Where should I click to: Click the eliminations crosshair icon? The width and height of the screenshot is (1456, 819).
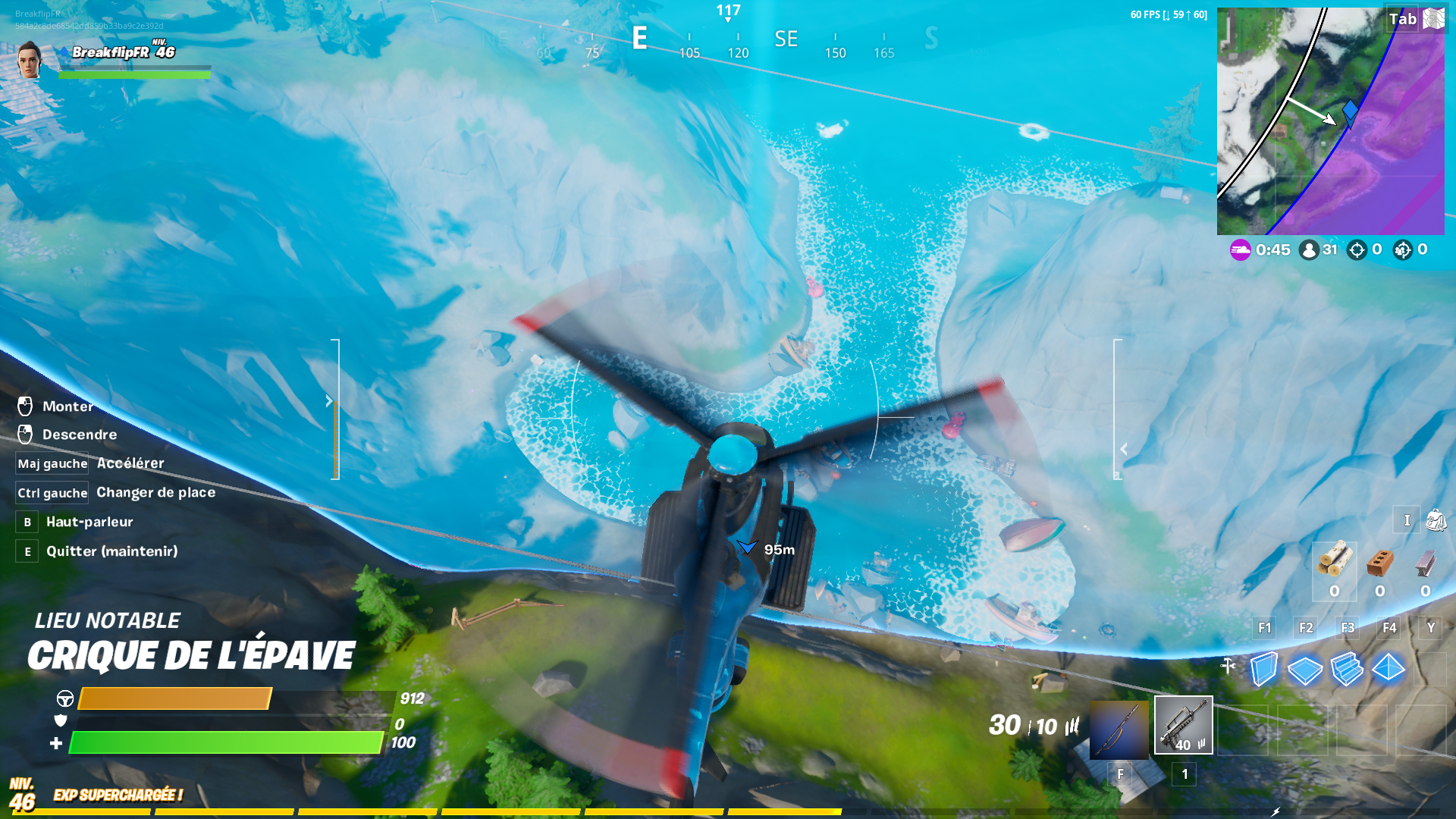click(x=1357, y=250)
